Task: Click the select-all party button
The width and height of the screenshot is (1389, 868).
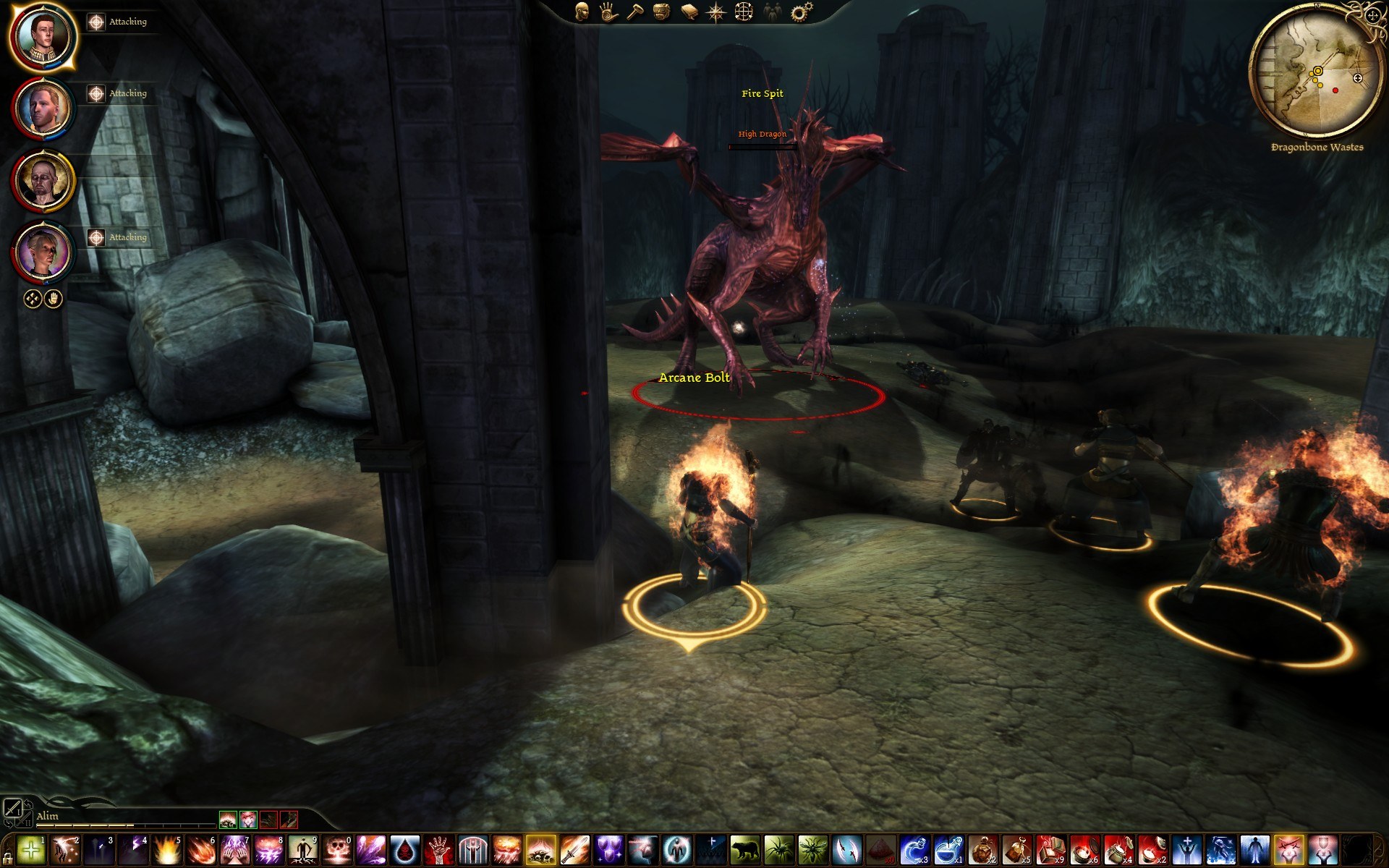Action: coord(33,299)
